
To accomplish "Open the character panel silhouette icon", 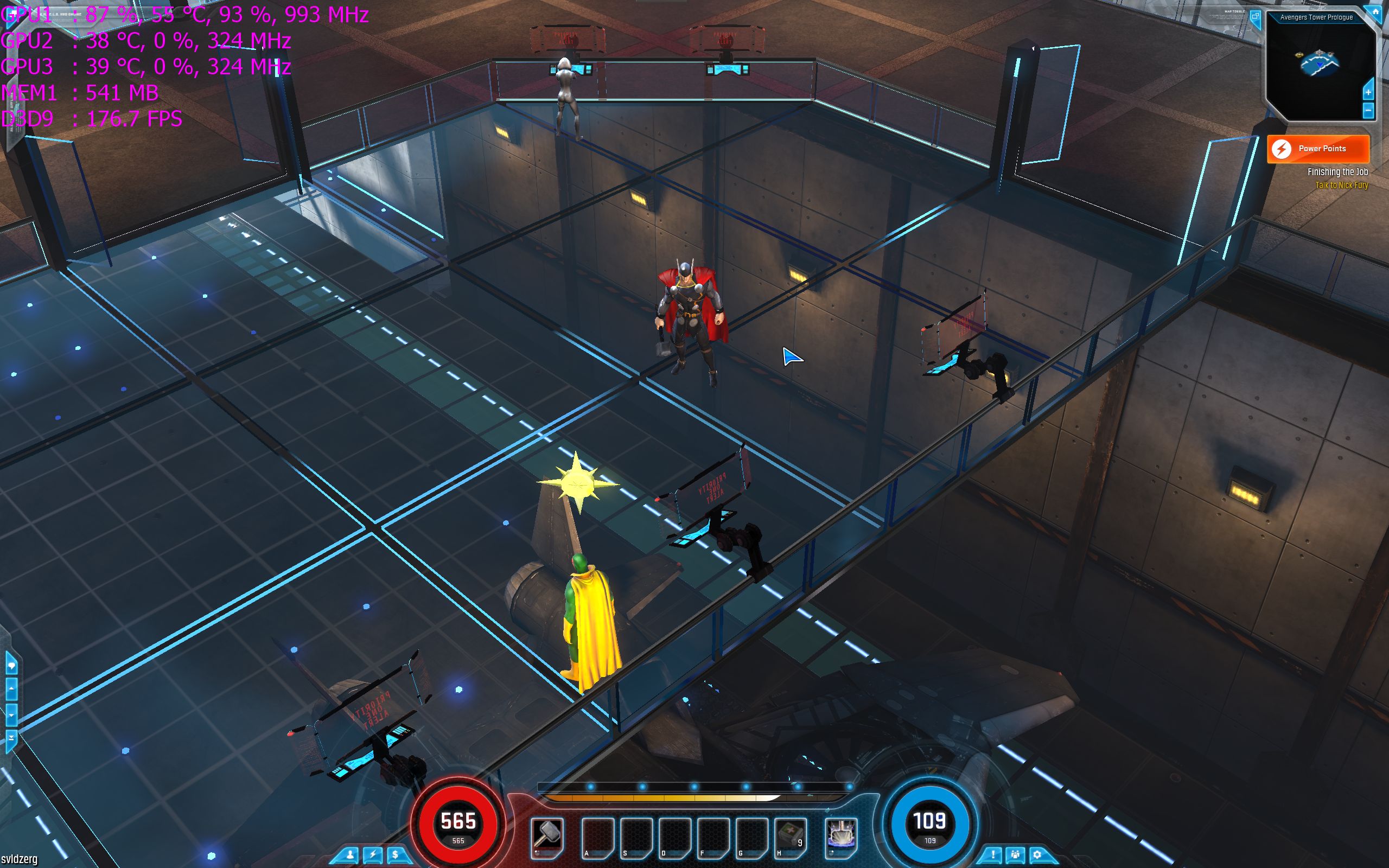I will [350, 855].
